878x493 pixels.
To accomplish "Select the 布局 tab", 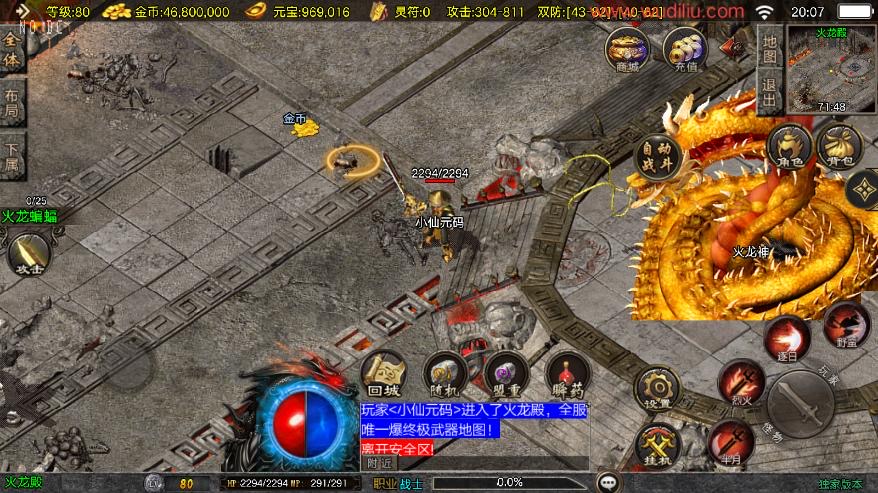I will (x=12, y=101).
